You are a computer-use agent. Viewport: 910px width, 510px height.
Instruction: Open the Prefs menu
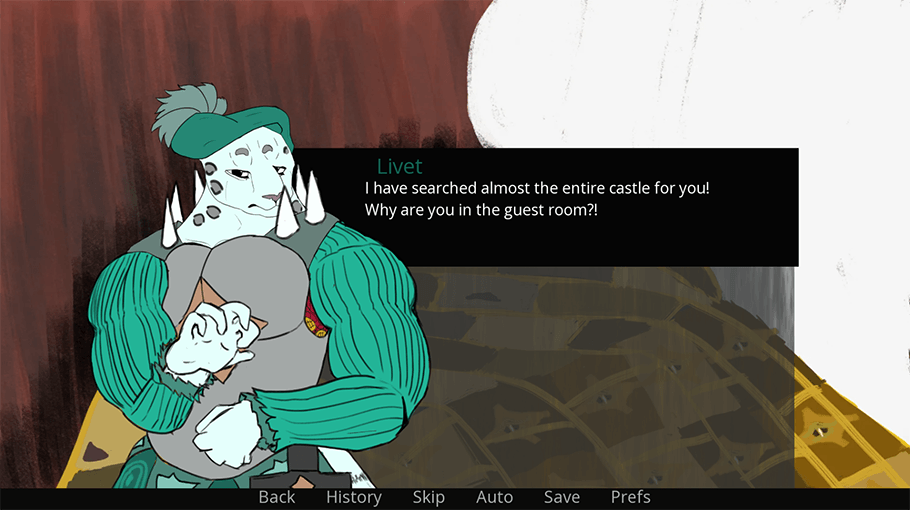click(631, 497)
